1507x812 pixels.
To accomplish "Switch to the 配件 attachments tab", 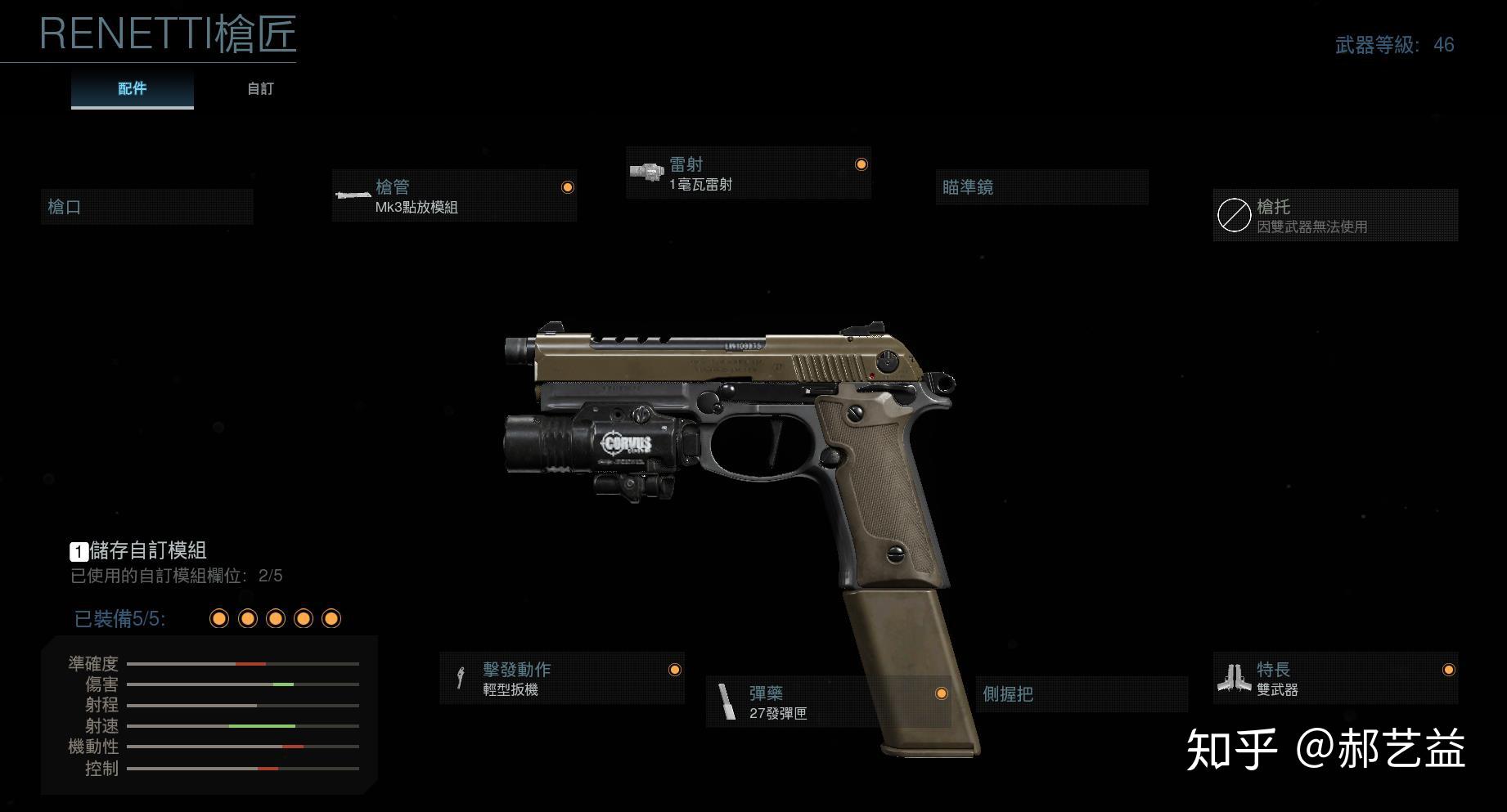I will [132, 88].
